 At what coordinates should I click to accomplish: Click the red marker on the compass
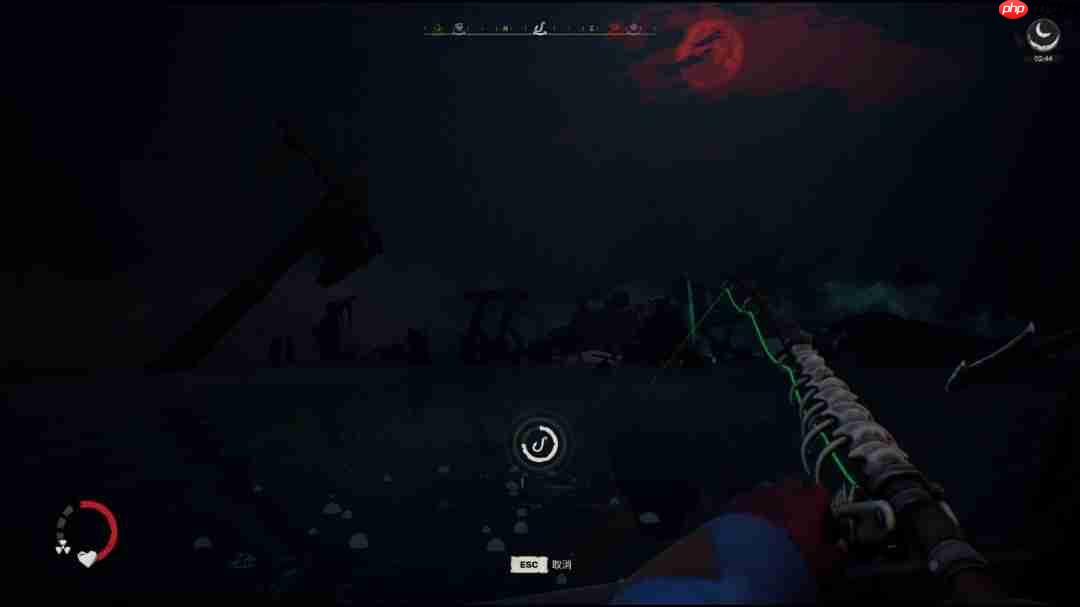click(x=615, y=28)
